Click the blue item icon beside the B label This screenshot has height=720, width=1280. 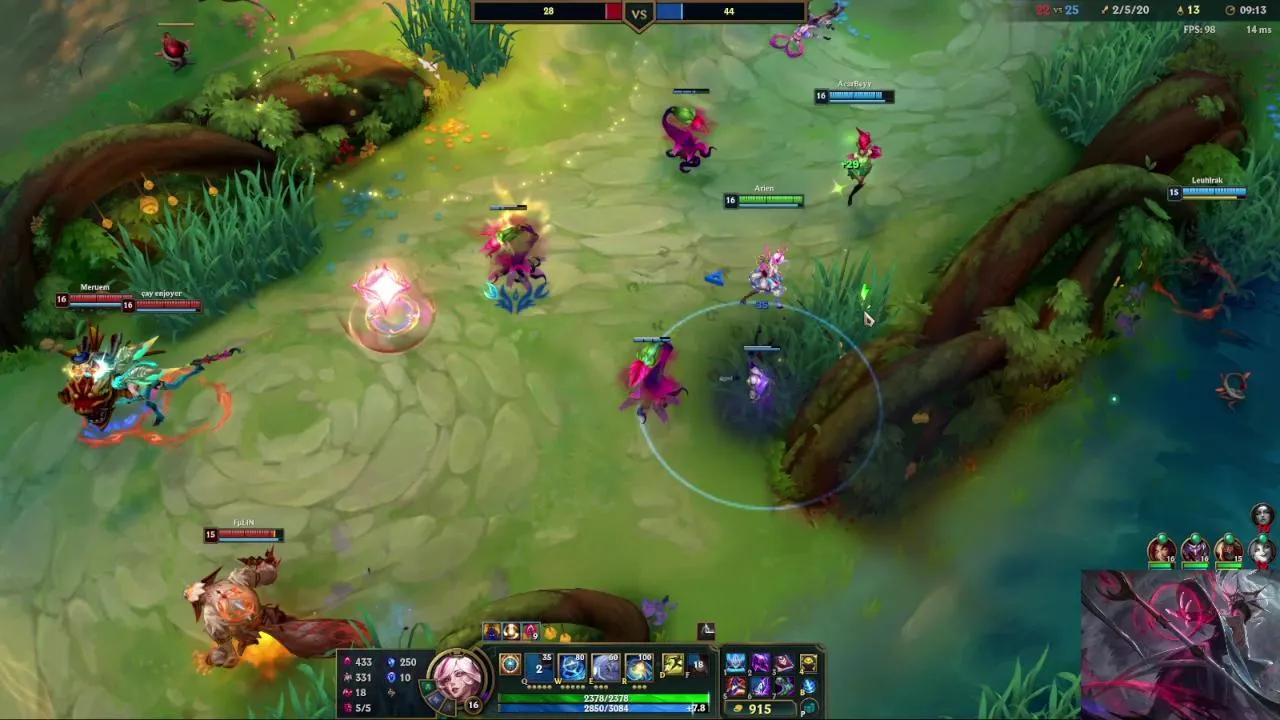tap(808, 686)
